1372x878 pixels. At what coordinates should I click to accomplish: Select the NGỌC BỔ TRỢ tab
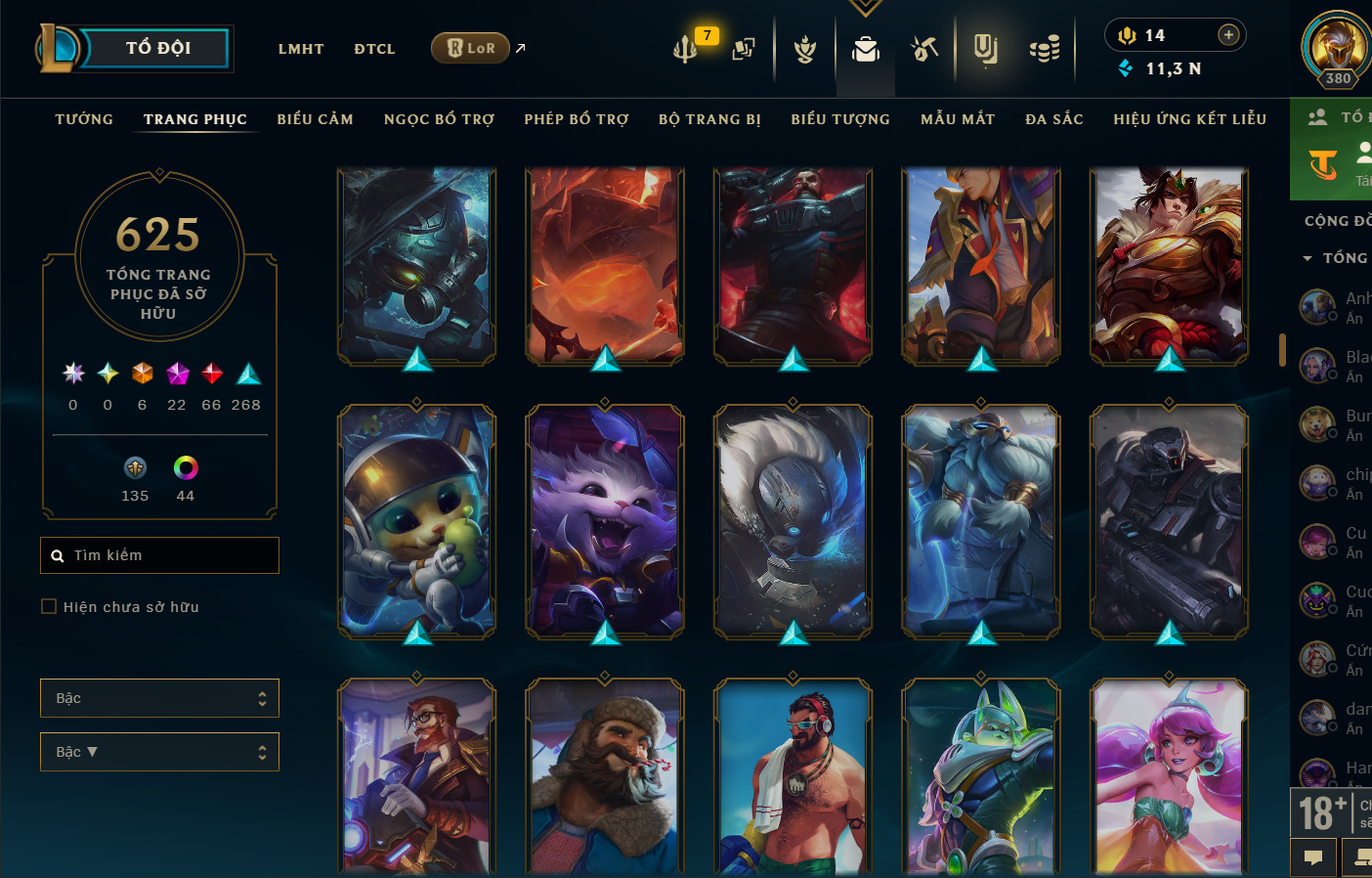click(439, 119)
